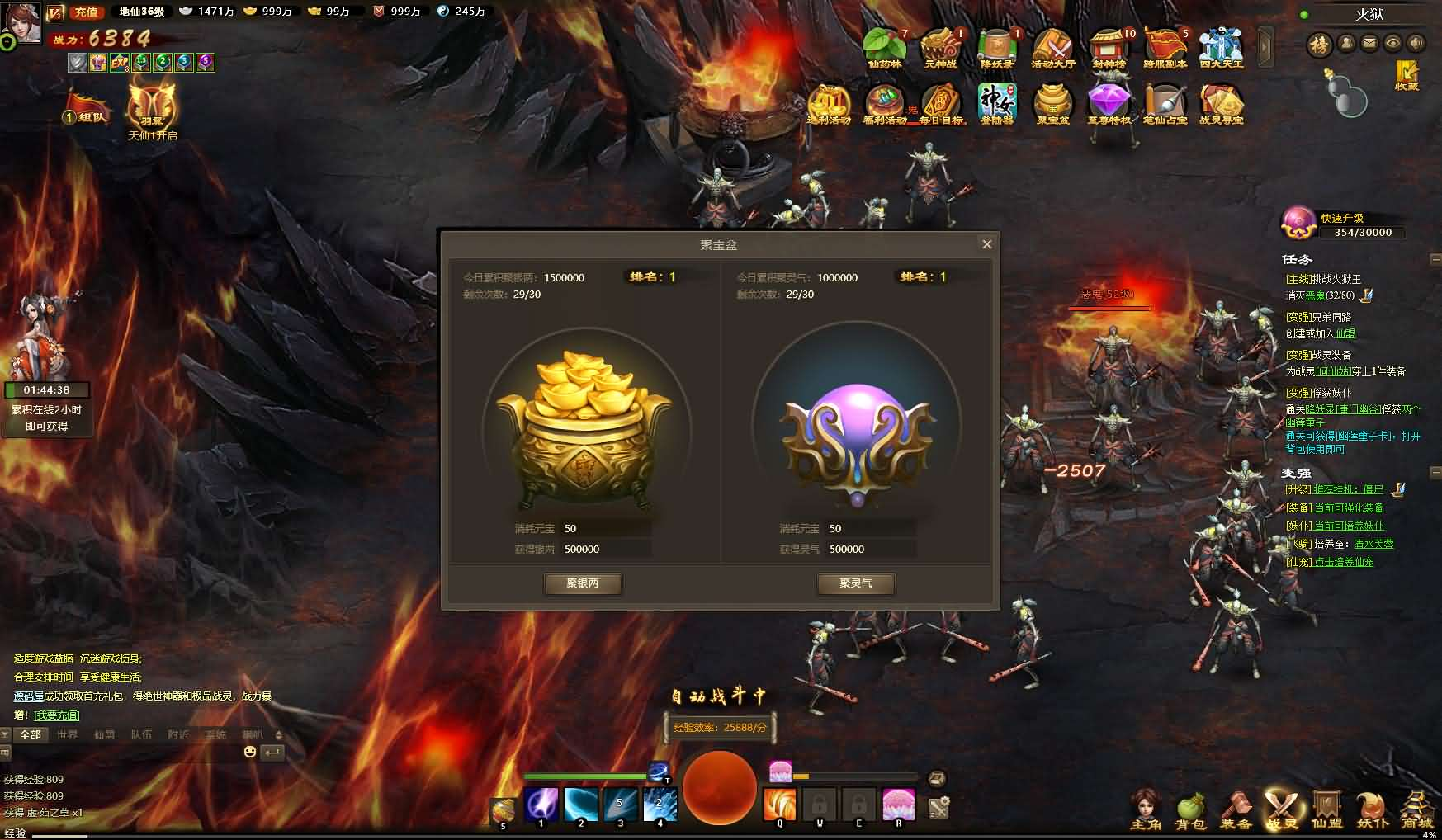Open the 封神榜 icon
The image size is (1442, 840).
1109,48
